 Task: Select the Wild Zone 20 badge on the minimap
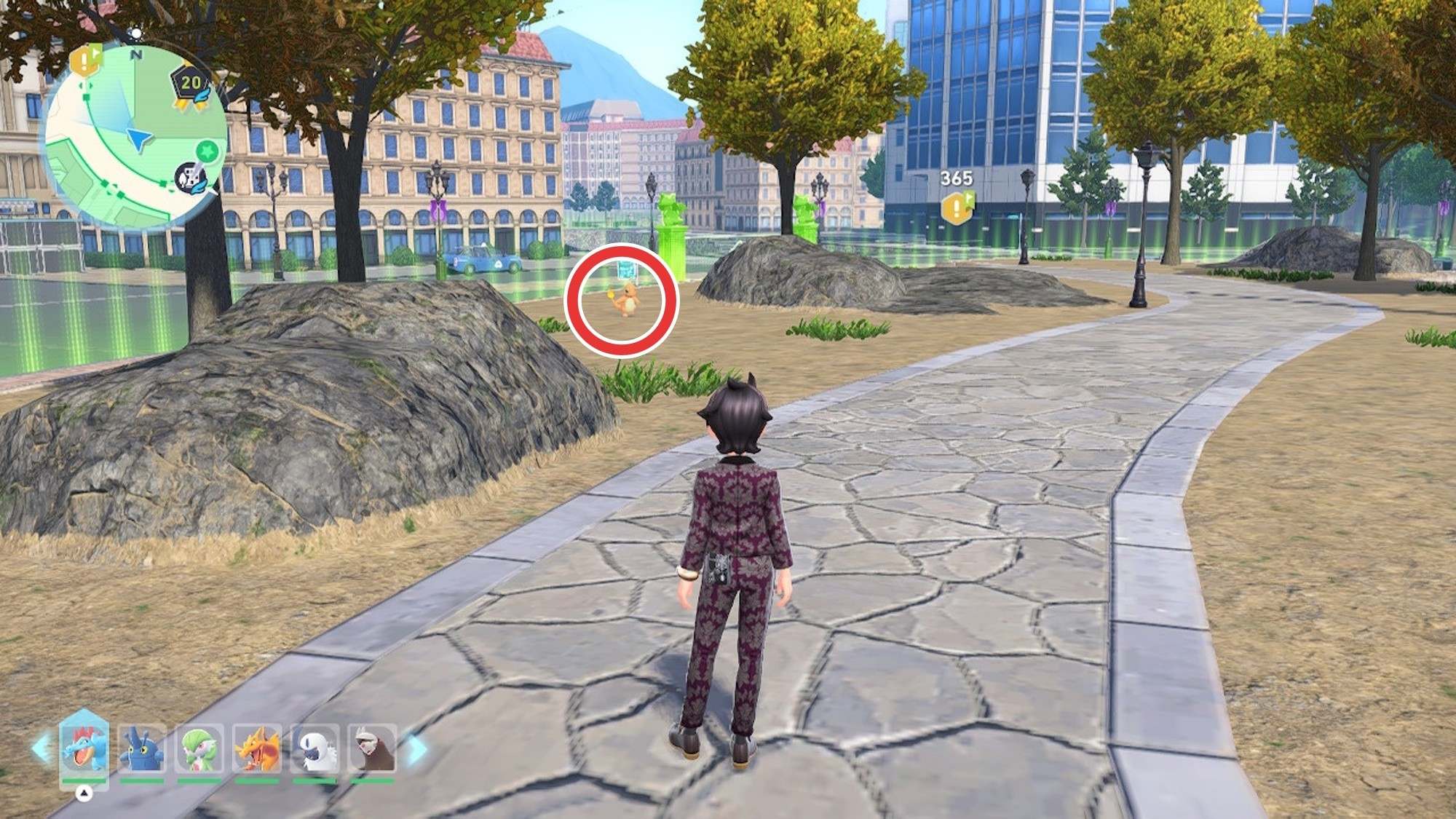pos(191,85)
